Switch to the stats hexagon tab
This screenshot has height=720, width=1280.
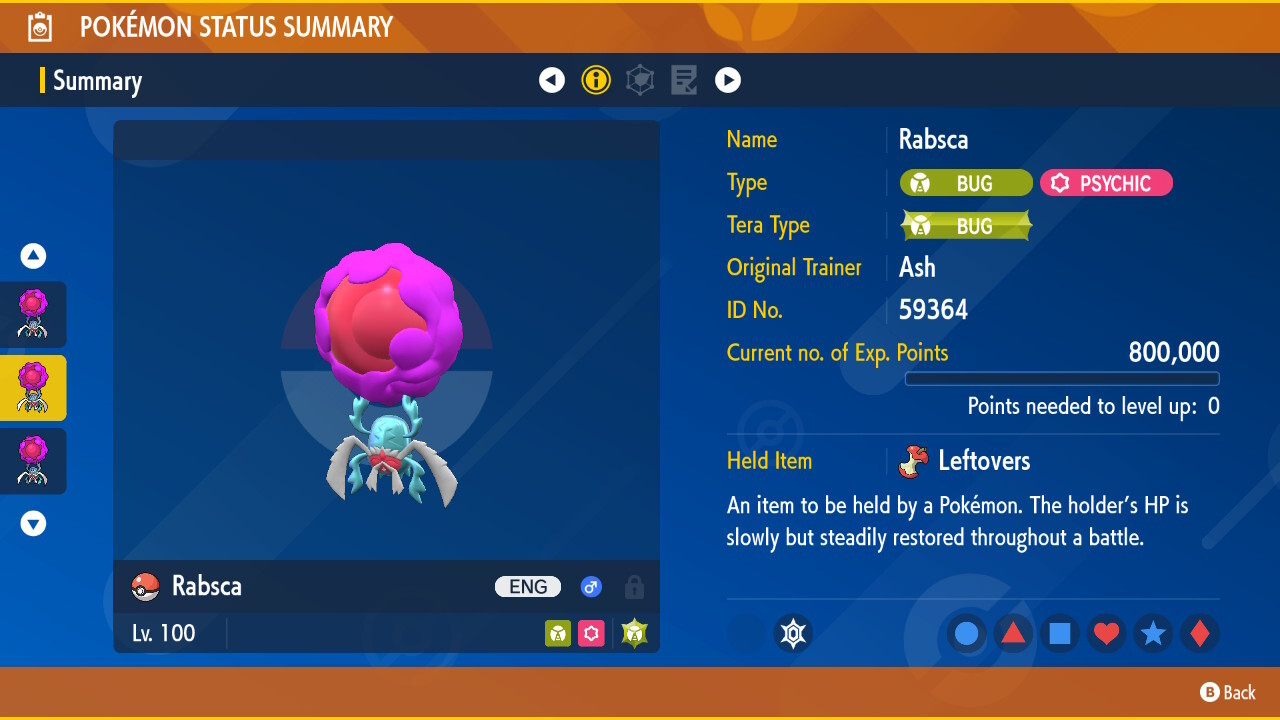(x=640, y=80)
